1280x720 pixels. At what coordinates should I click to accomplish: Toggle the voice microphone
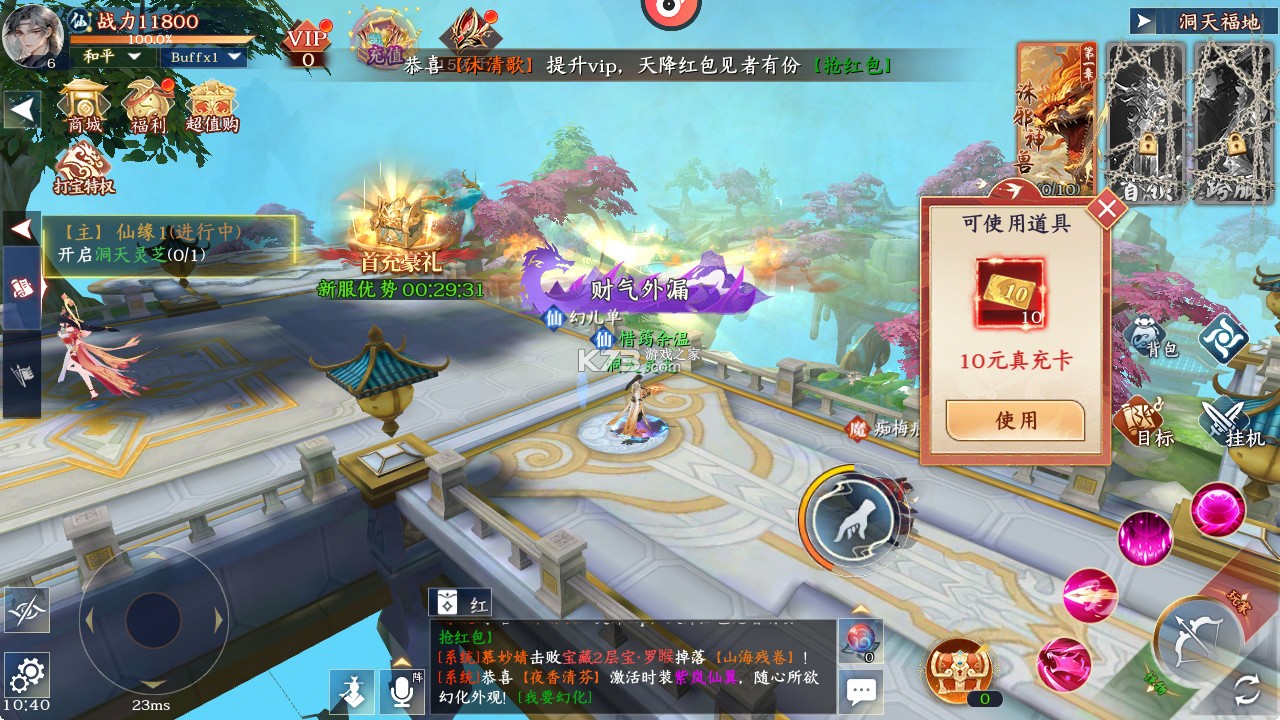403,690
